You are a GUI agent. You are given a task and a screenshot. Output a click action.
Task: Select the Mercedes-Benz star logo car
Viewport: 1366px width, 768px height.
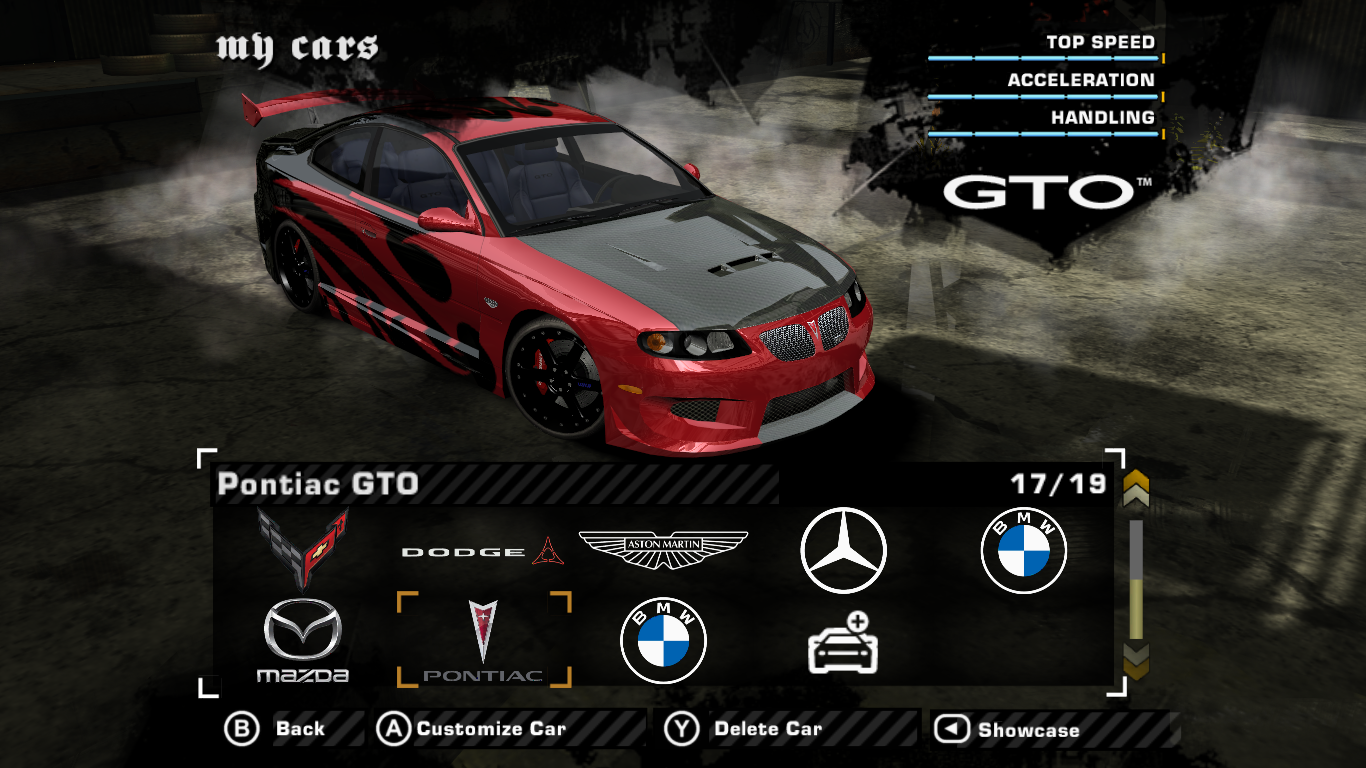point(843,551)
